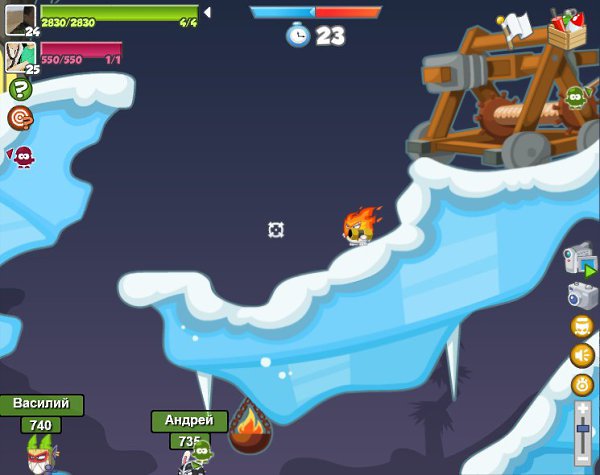Click the first player avatar, level 24
This screenshot has width=600, height=475.
(x=19, y=19)
